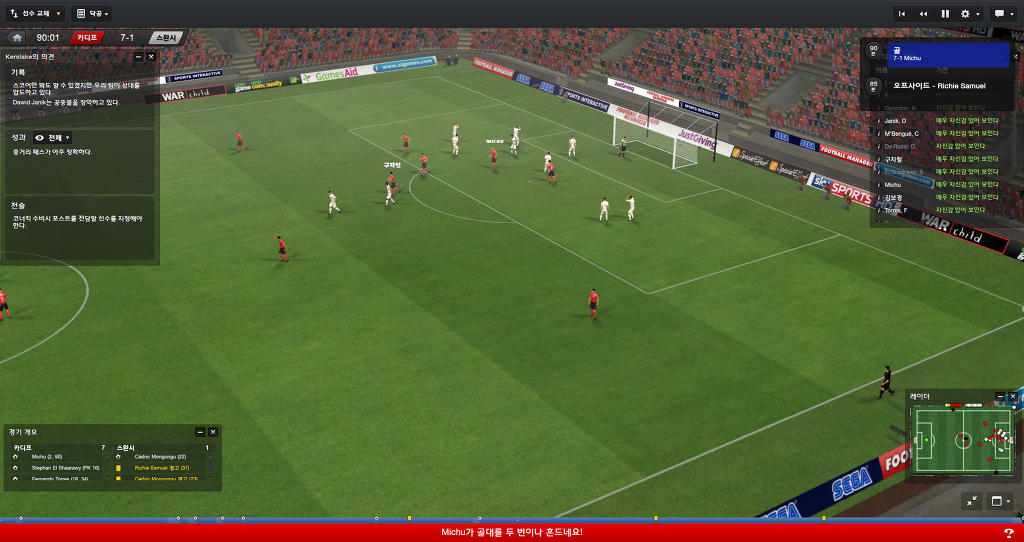
Task: Minimize the 경기 개요 match overview panel
Action: [x=200, y=432]
